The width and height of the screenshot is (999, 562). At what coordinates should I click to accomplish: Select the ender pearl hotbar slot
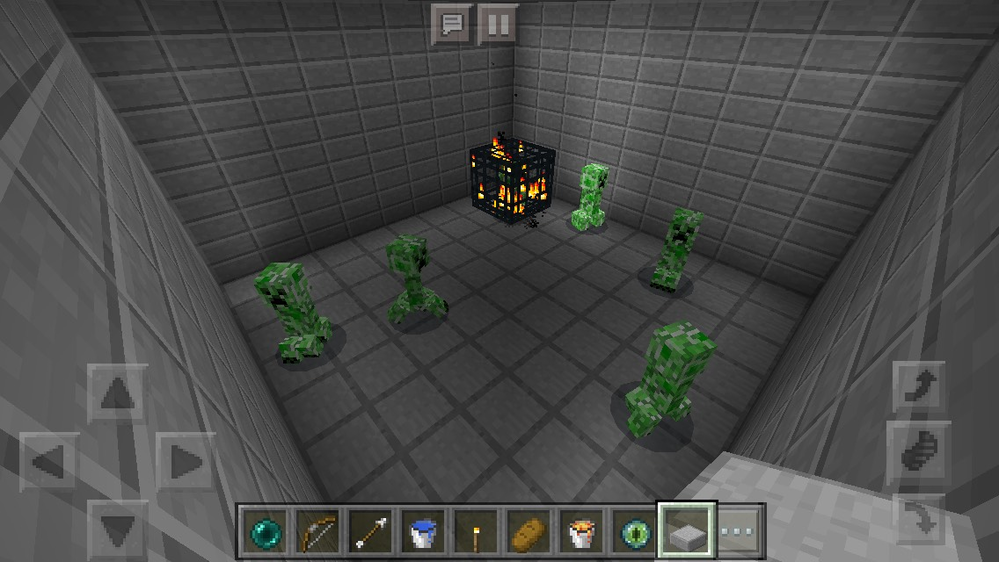point(265,531)
